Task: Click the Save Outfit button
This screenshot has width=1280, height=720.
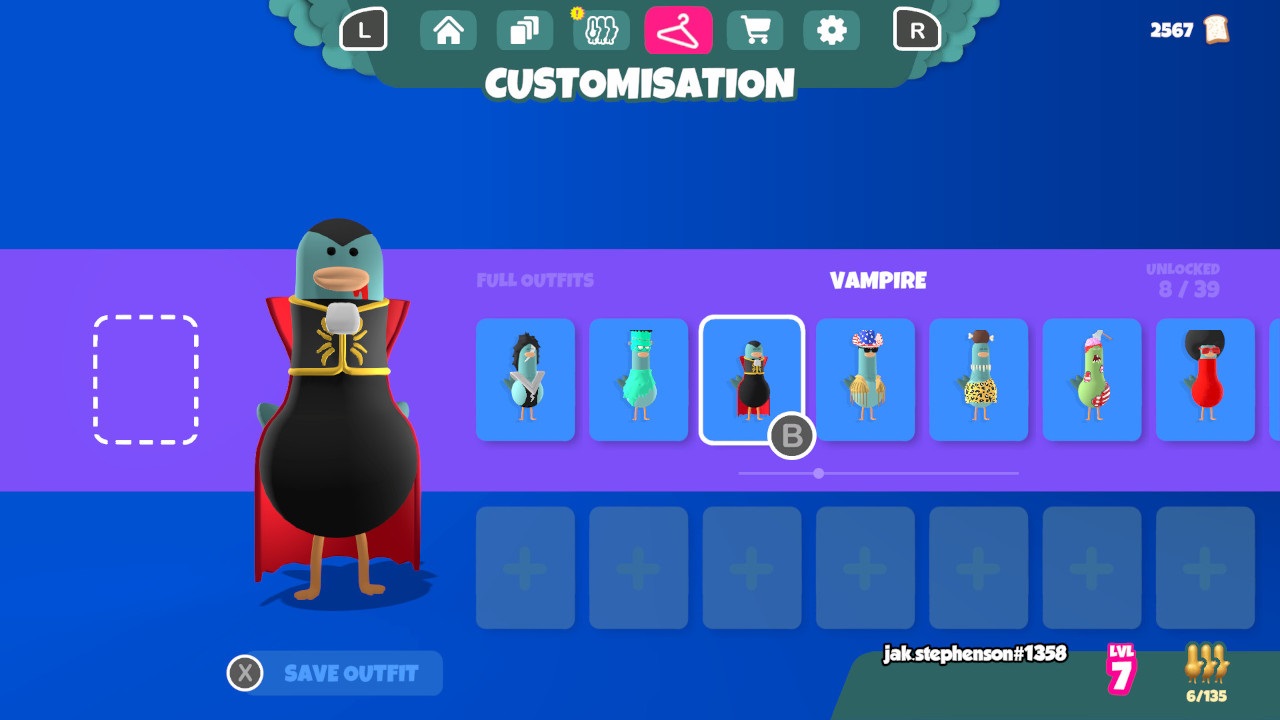Action: (333, 673)
